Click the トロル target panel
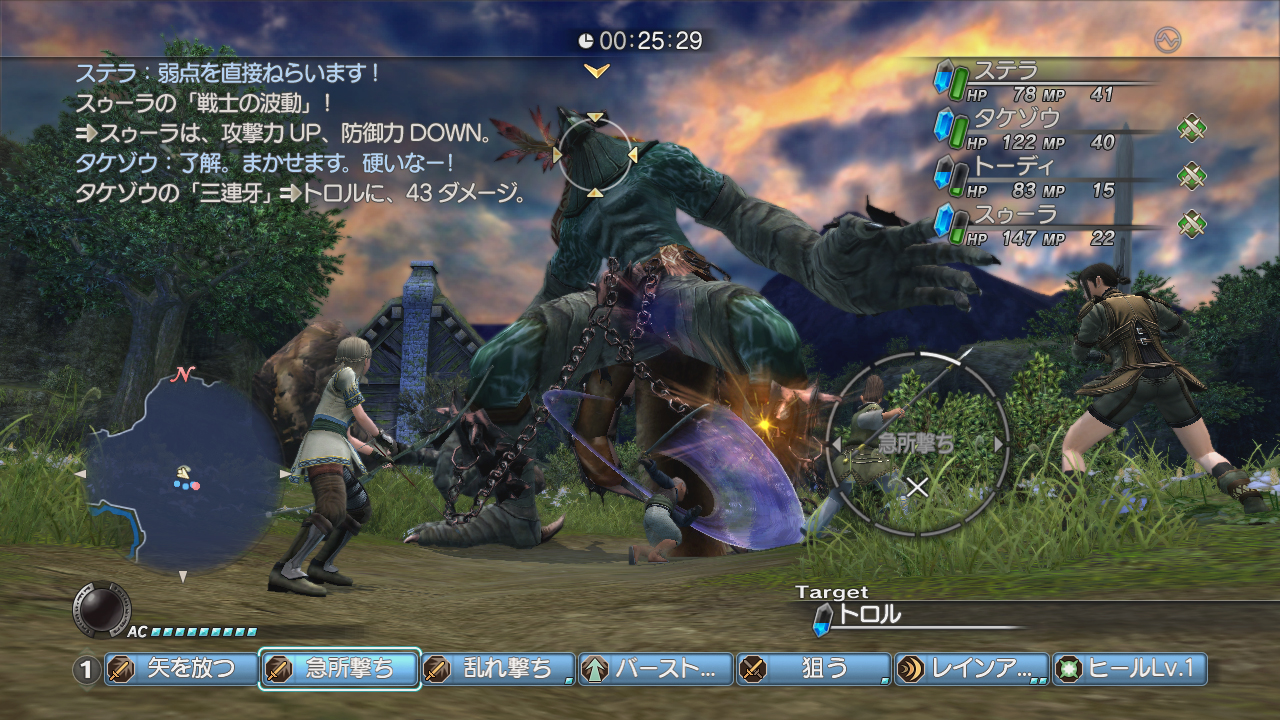1280x720 pixels. pyautogui.click(x=900, y=616)
